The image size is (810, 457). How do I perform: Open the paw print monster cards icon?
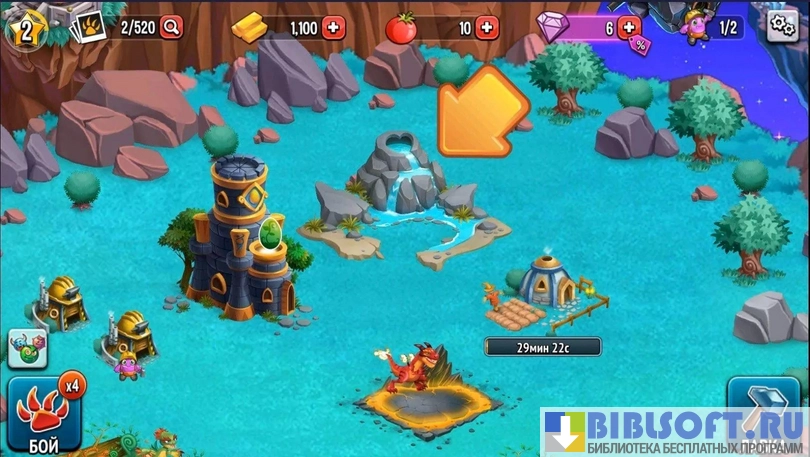coord(87,27)
